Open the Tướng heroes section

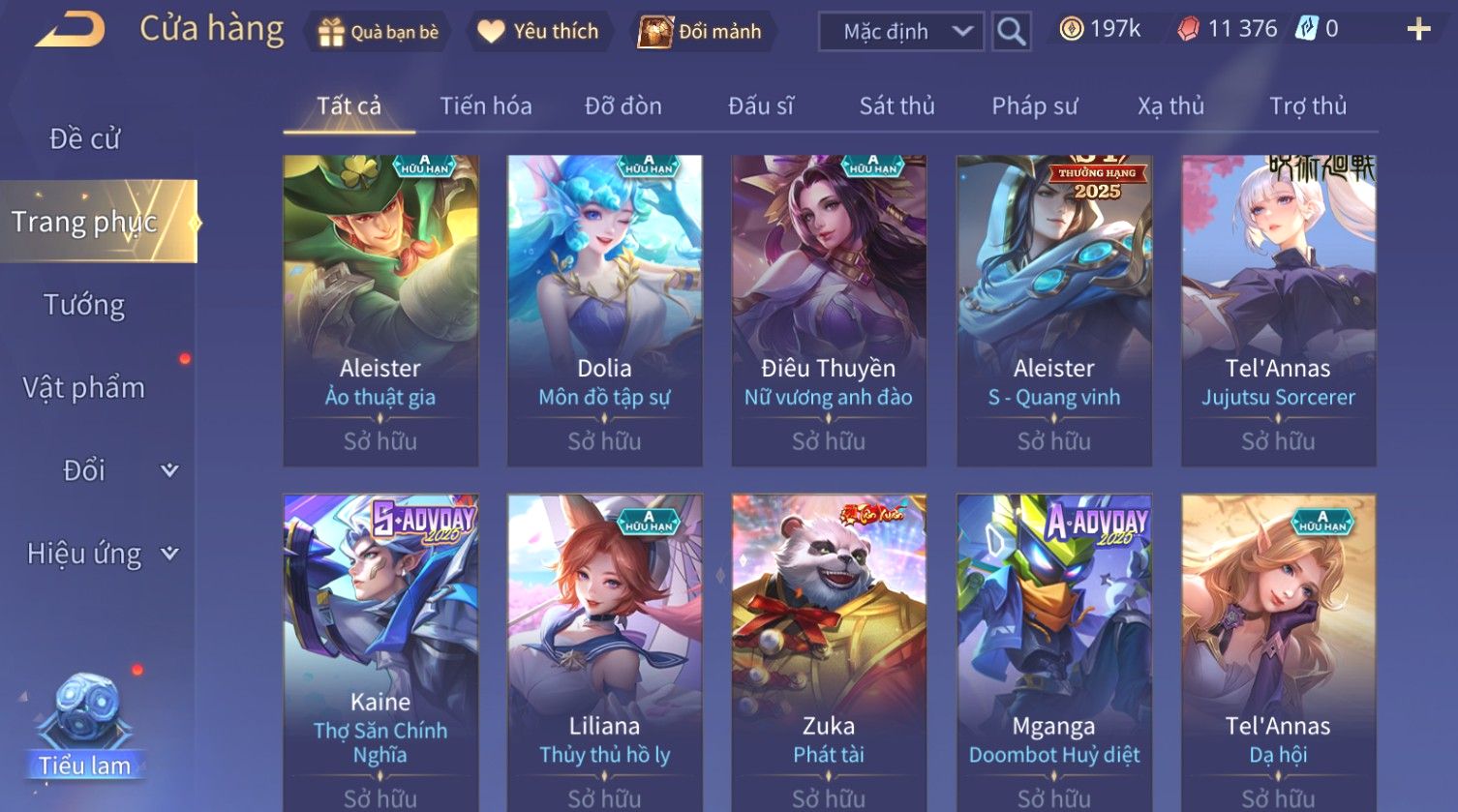[x=85, y=305]
